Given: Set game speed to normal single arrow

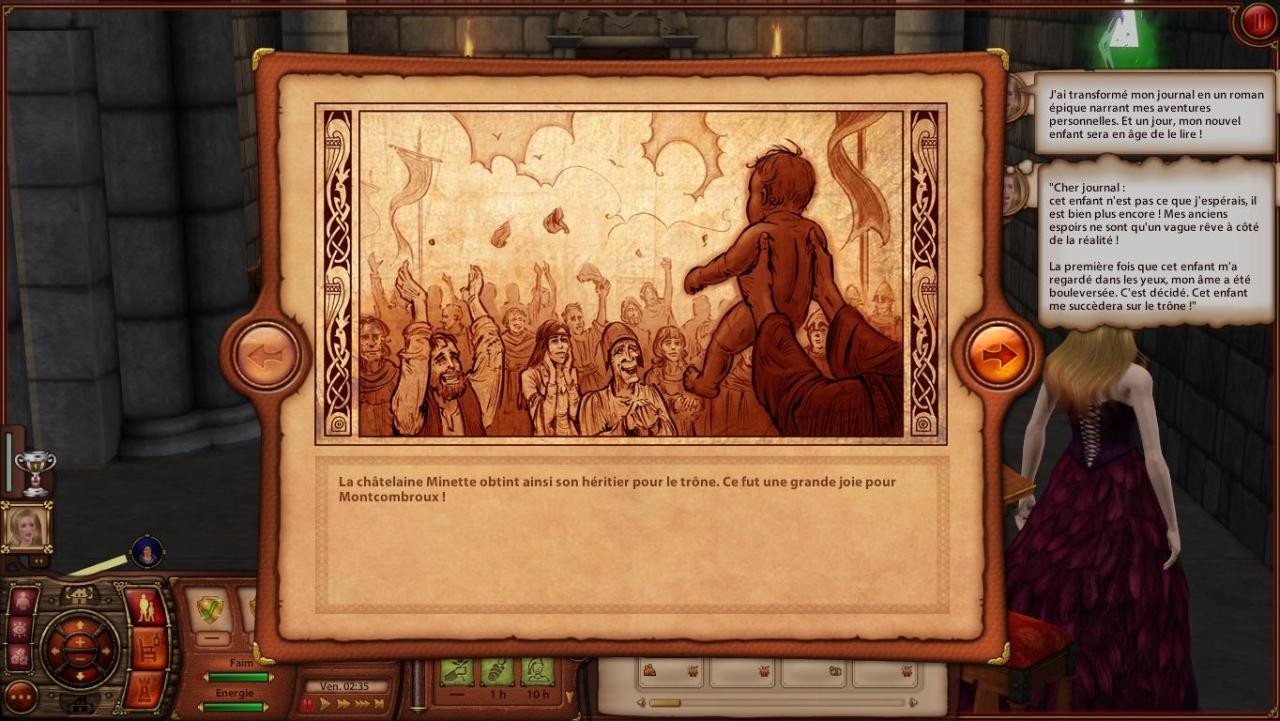Looking at the screenshot, I should [x=325, y=704].
